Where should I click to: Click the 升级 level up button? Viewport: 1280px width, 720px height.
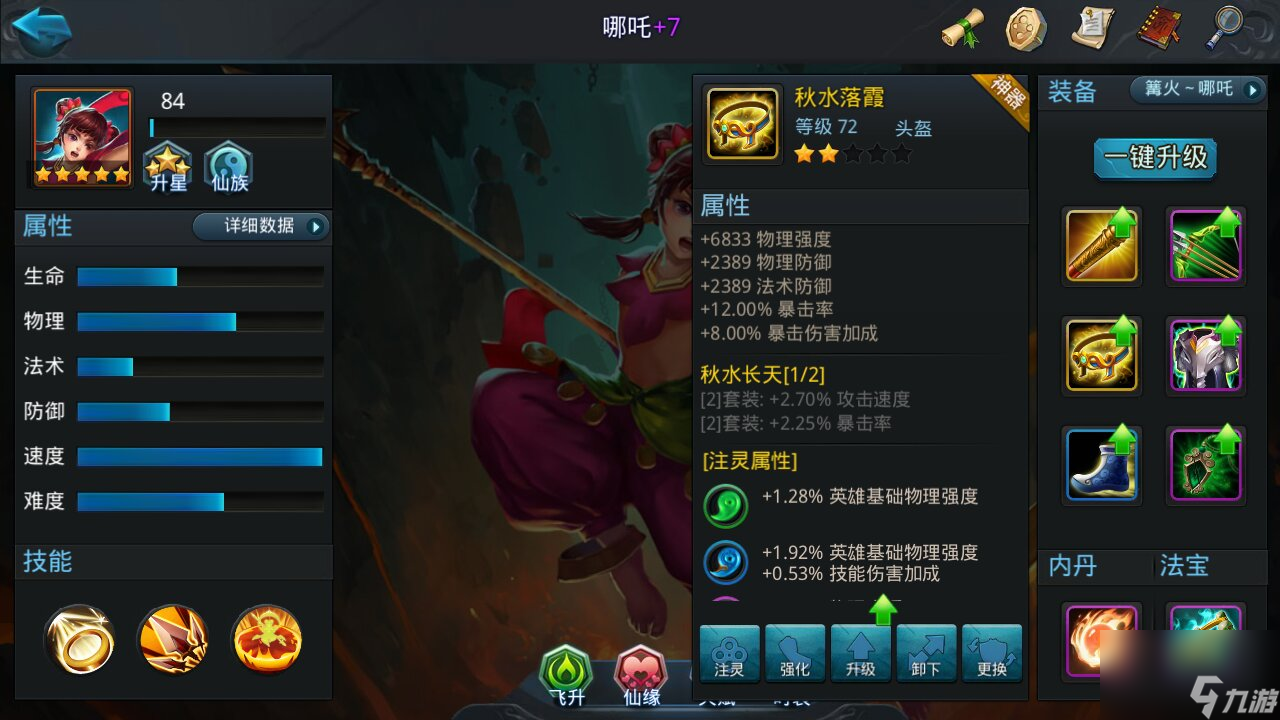click(x=860, y=653)
